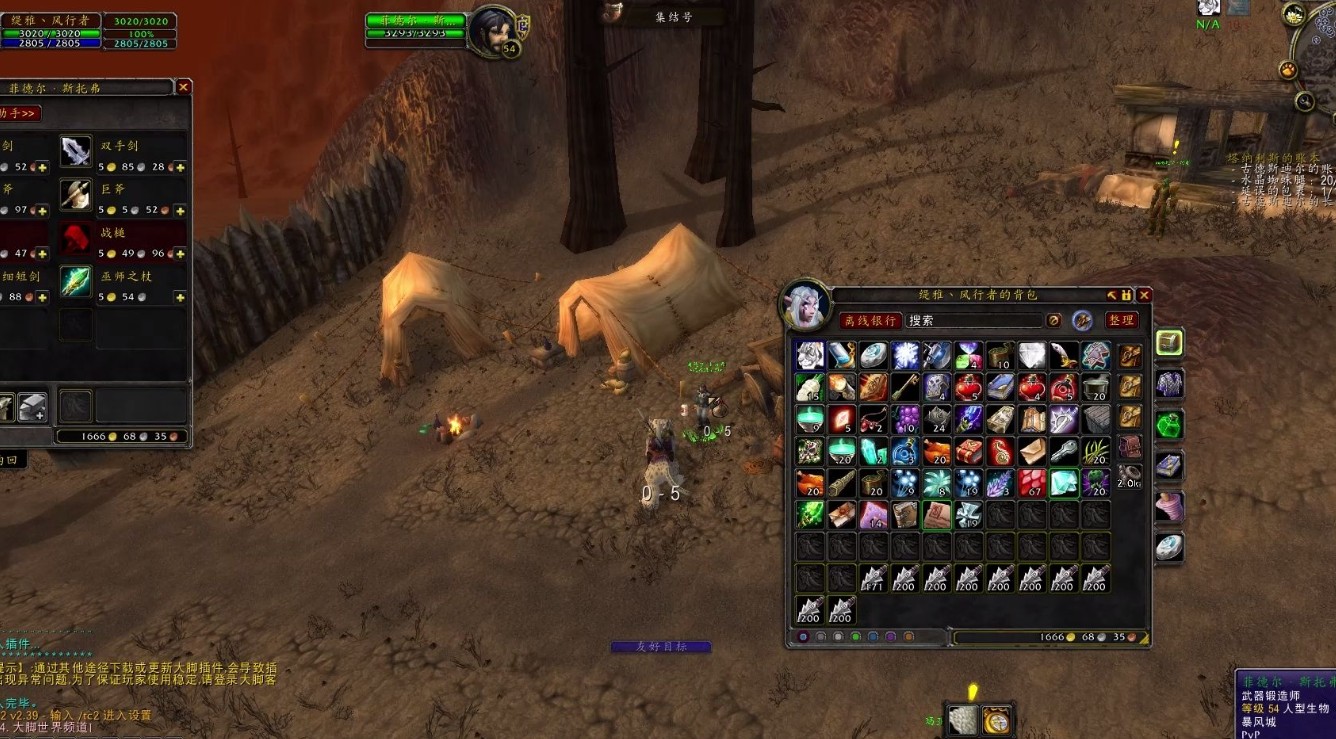Open the 离线银行 offline bank
Image resolution: width=1336 pixels, height=739 pixels.
[x=869, y=321]
